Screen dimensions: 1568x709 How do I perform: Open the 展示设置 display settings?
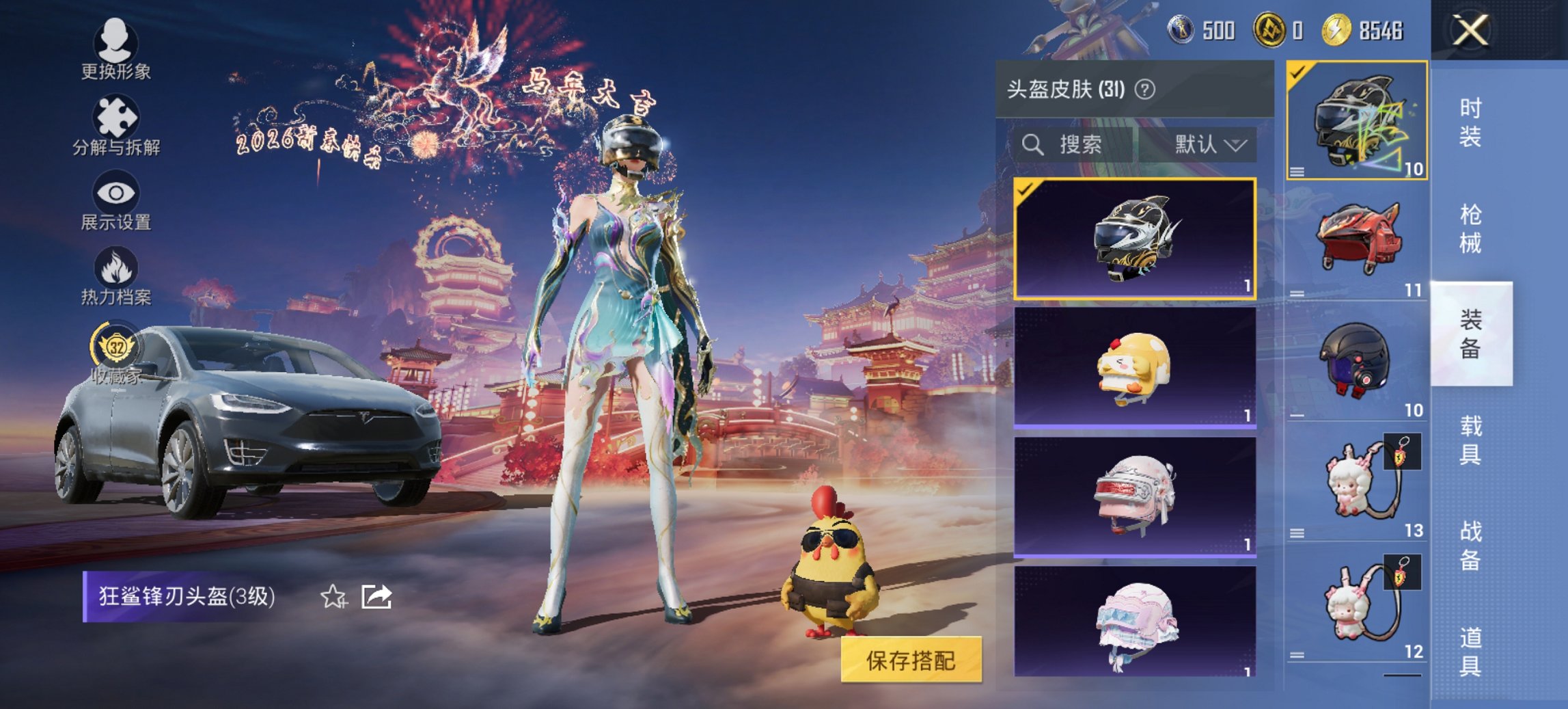click(116, 198)
